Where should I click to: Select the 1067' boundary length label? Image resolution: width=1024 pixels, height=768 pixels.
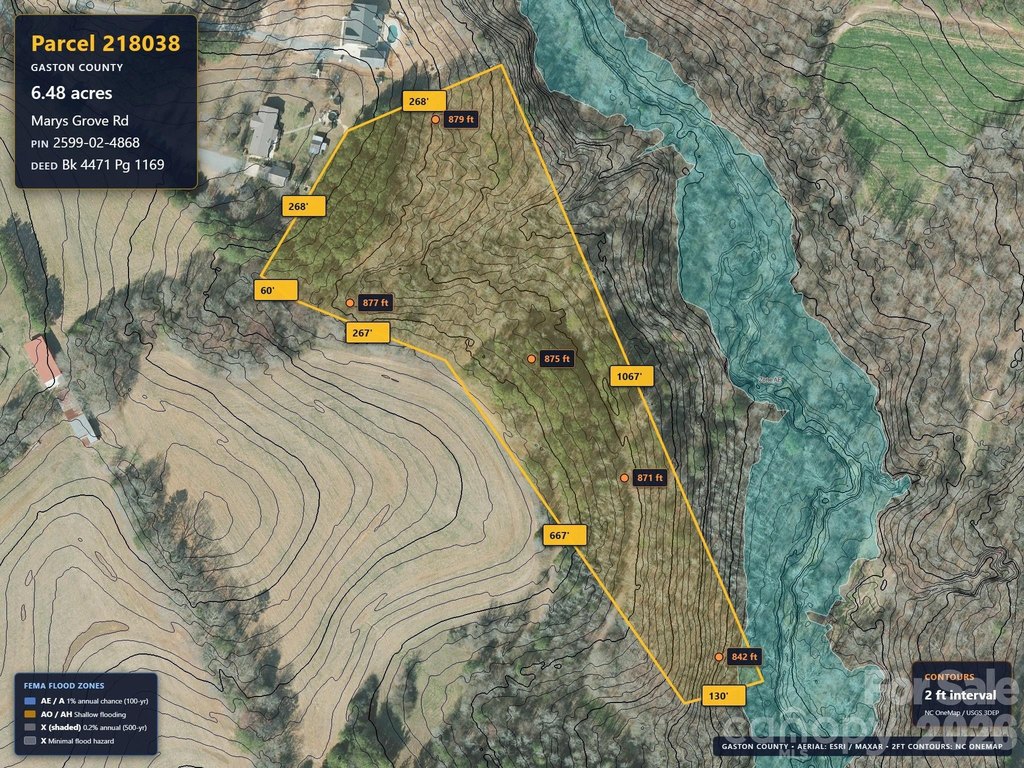[x=632, y=376]
